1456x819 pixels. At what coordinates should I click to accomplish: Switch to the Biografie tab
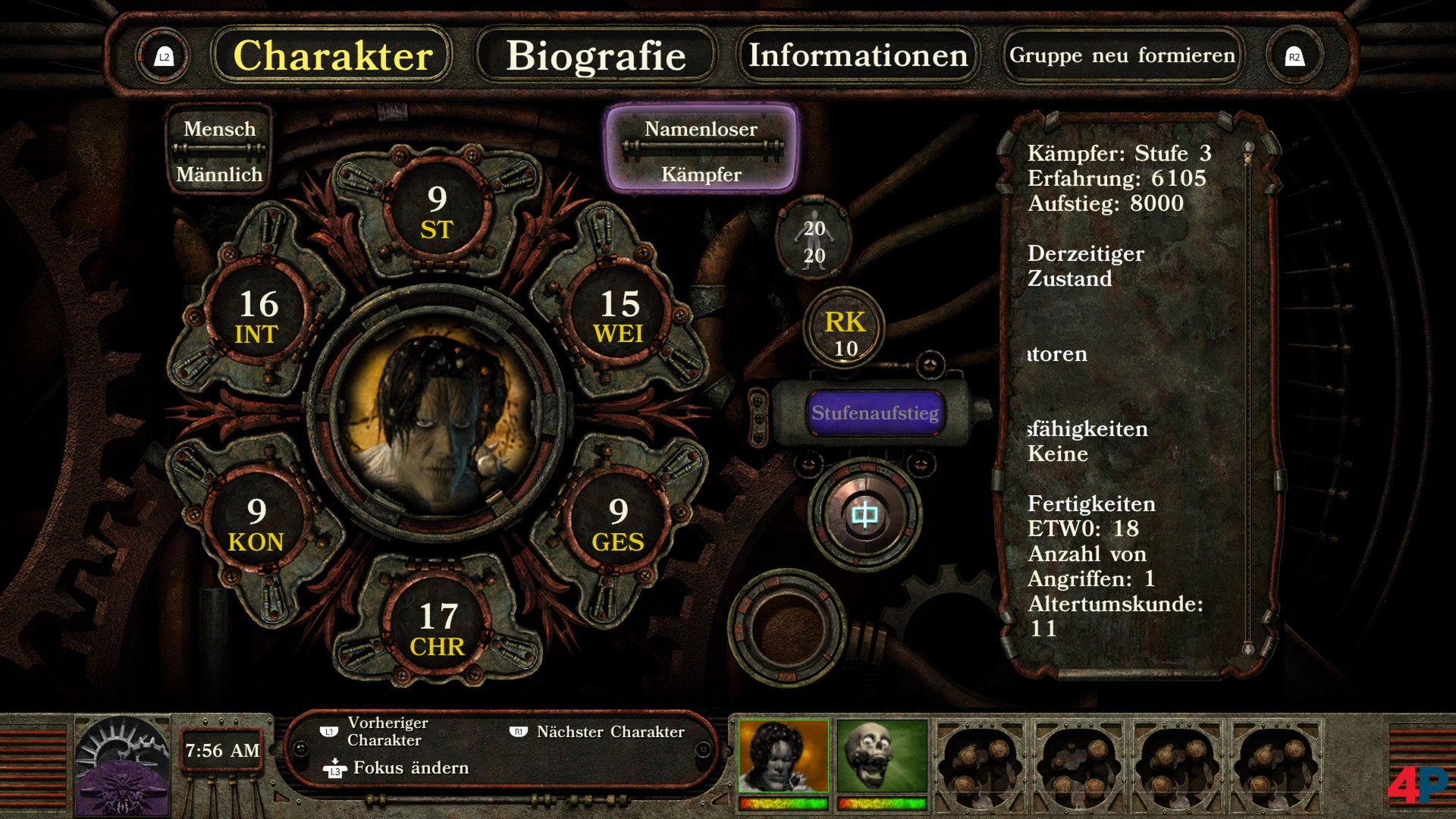[597, 55]
